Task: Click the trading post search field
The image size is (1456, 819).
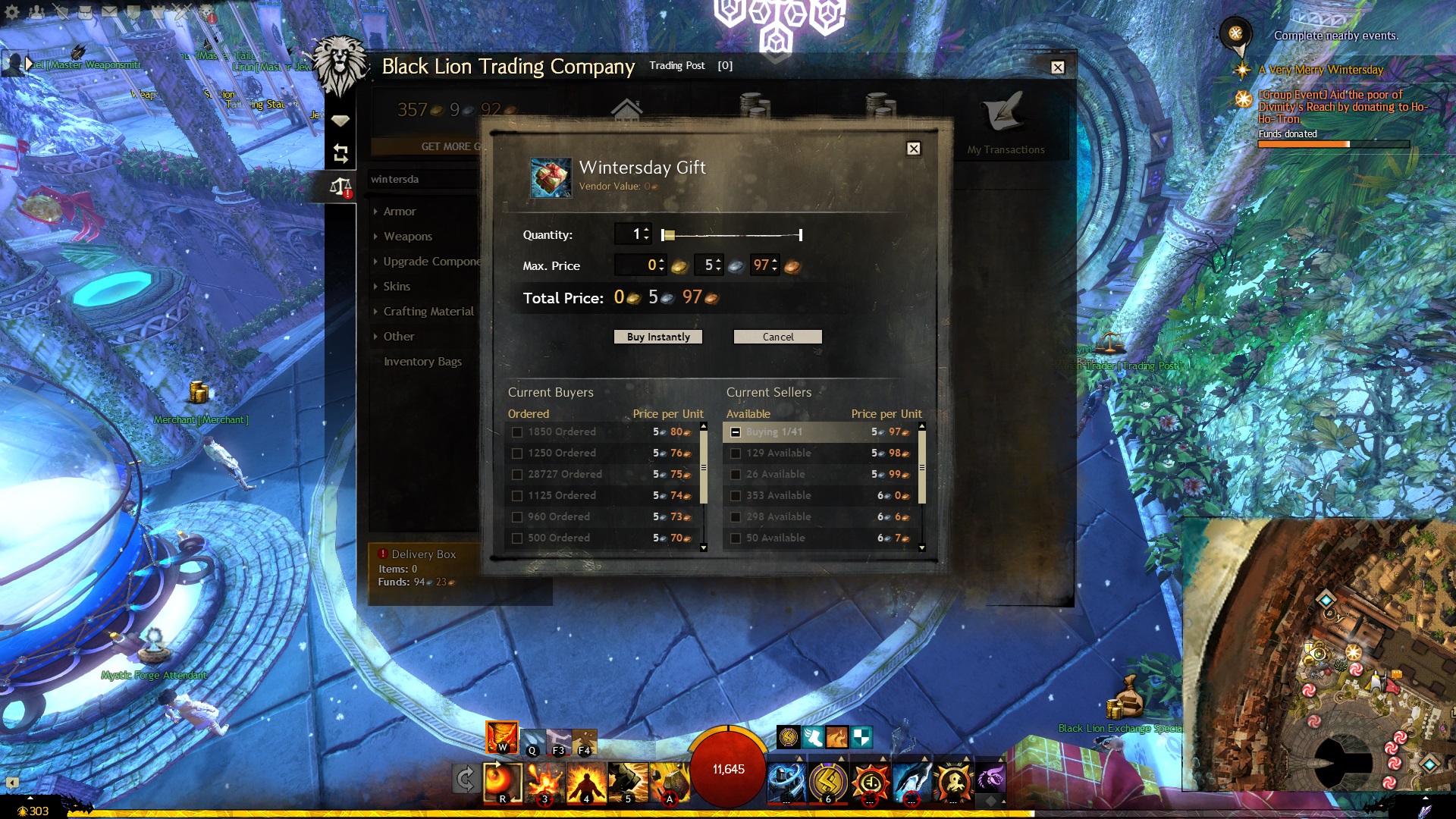Action: click(x=421, y=180)
